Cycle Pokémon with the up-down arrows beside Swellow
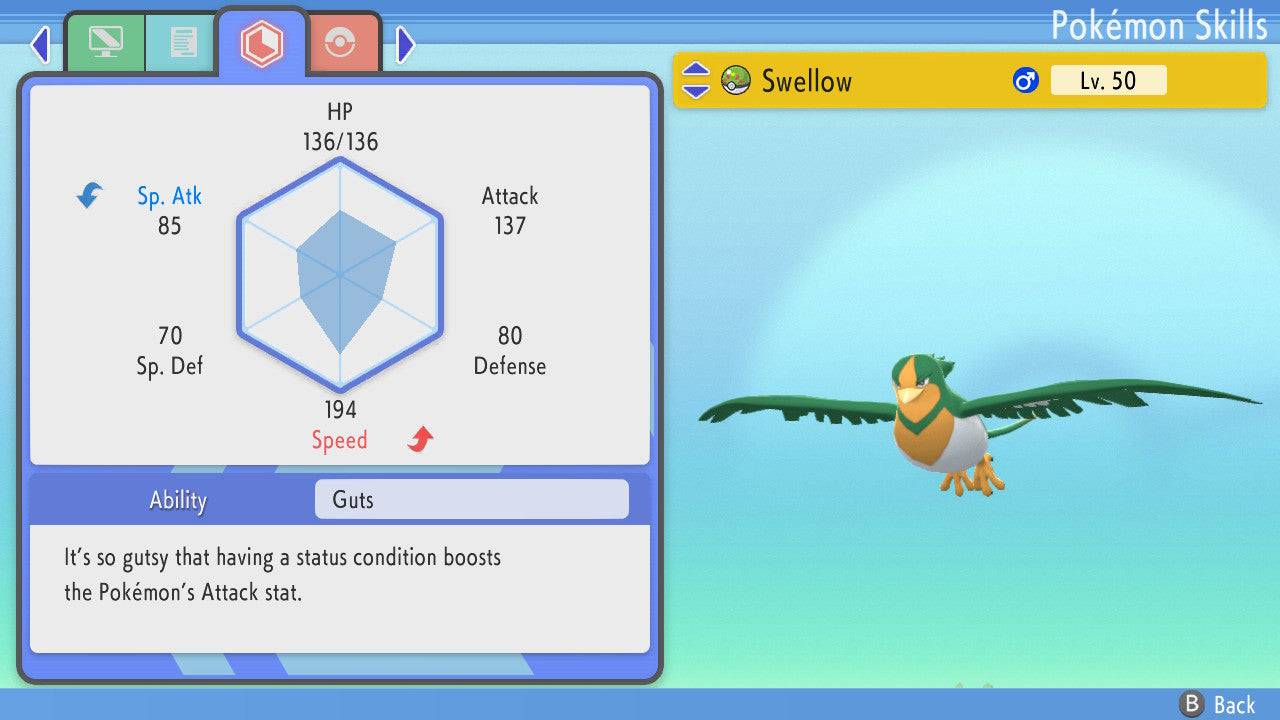Screen dimensions: 1280x720 pyautogui.click(x=696, y=81)
